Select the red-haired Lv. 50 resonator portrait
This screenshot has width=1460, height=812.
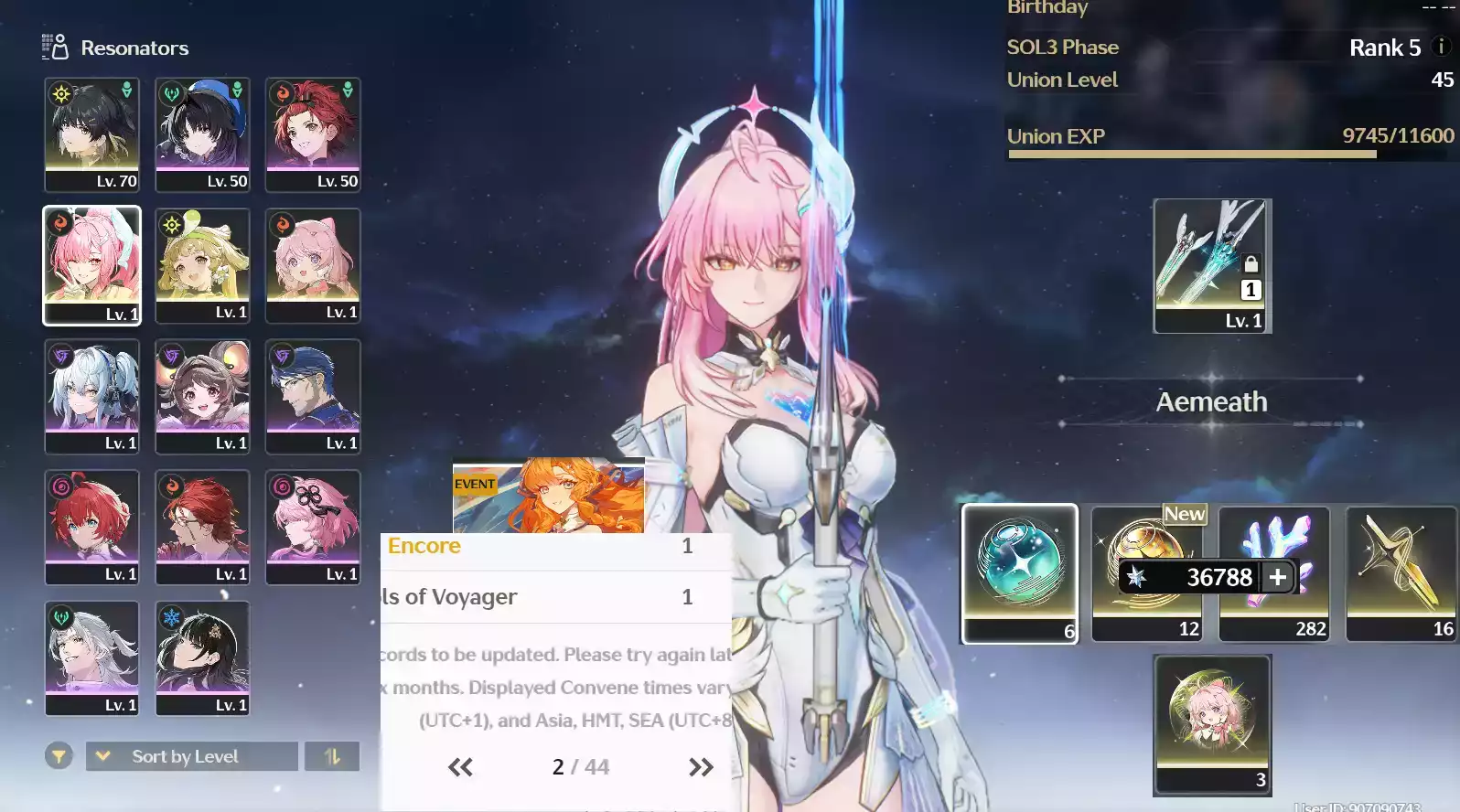(313, 134)
